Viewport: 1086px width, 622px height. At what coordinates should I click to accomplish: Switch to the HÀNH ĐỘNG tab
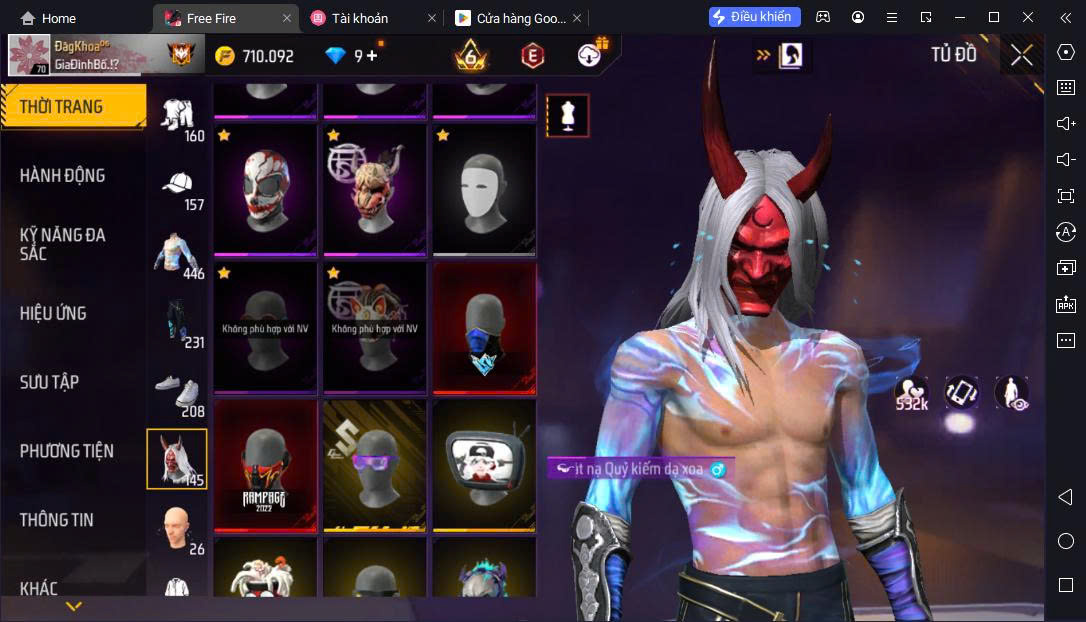(62, 175)
